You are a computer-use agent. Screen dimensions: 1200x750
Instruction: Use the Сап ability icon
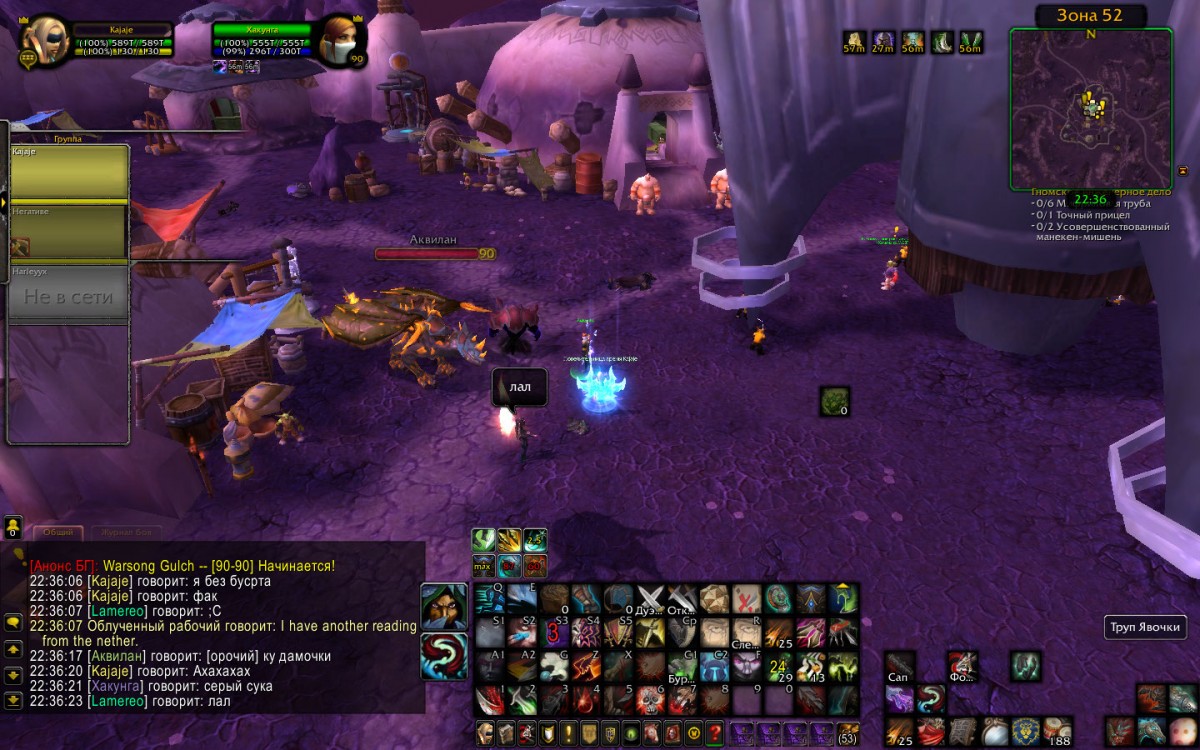pos(900,666)
